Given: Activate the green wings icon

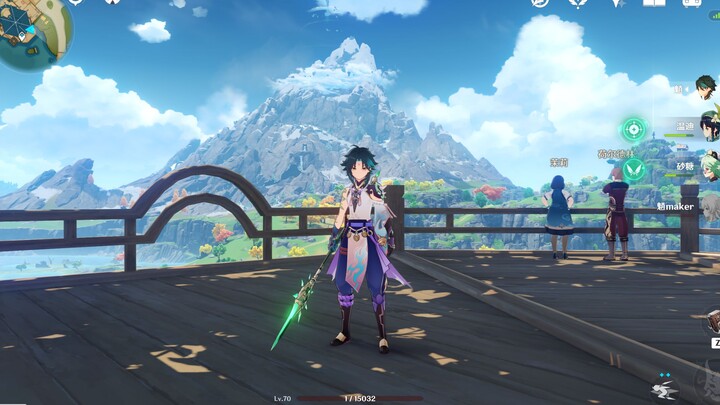Looking at the screenshot, I should point(633,169).
